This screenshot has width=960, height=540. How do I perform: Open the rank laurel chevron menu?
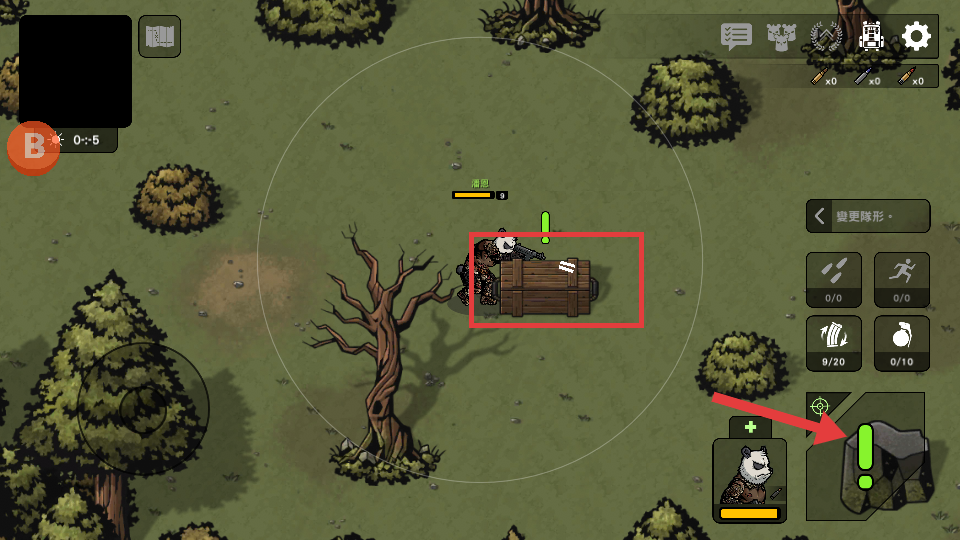coord(826,37)
